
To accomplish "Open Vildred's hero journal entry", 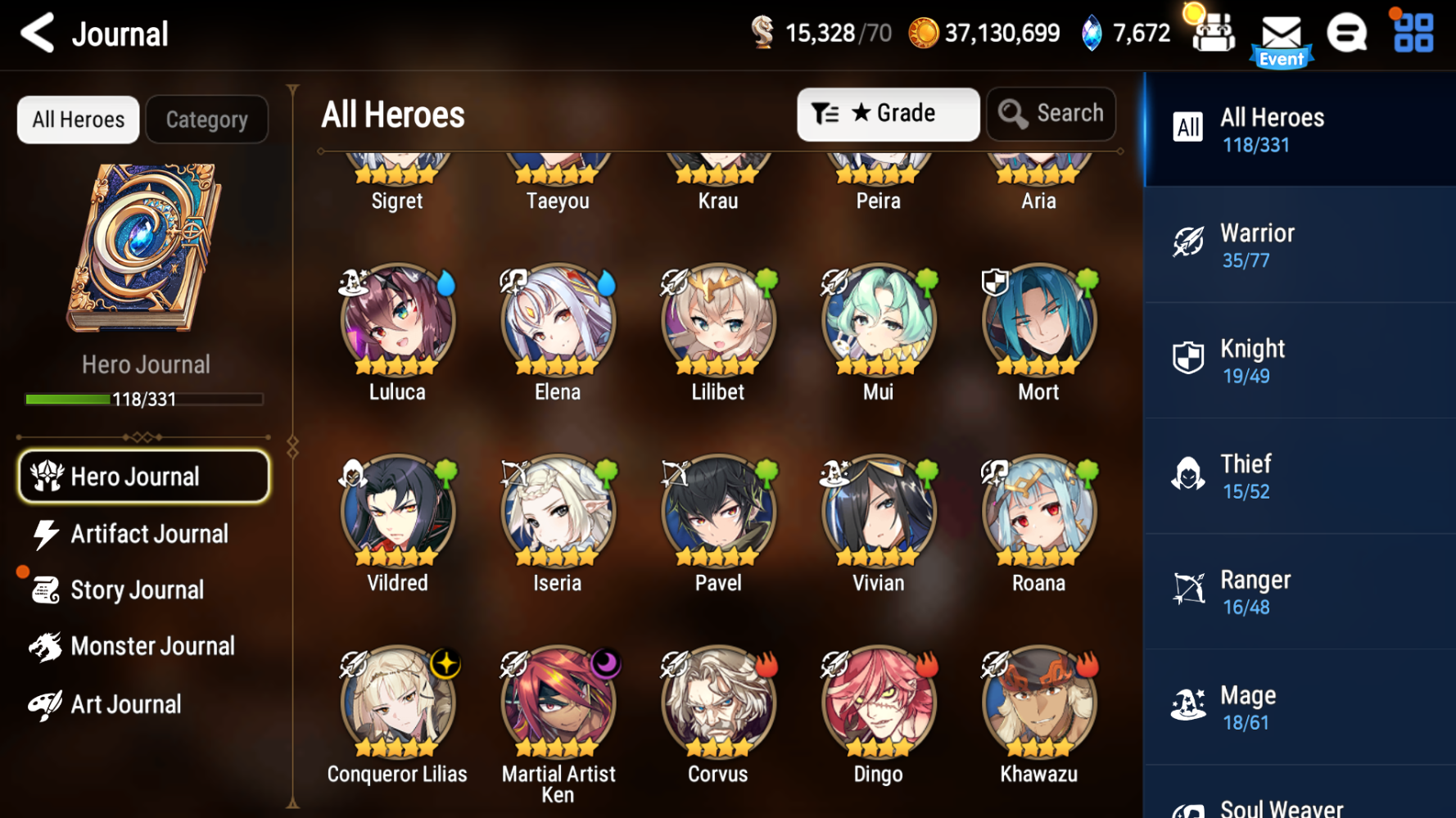I will (397, 509).
